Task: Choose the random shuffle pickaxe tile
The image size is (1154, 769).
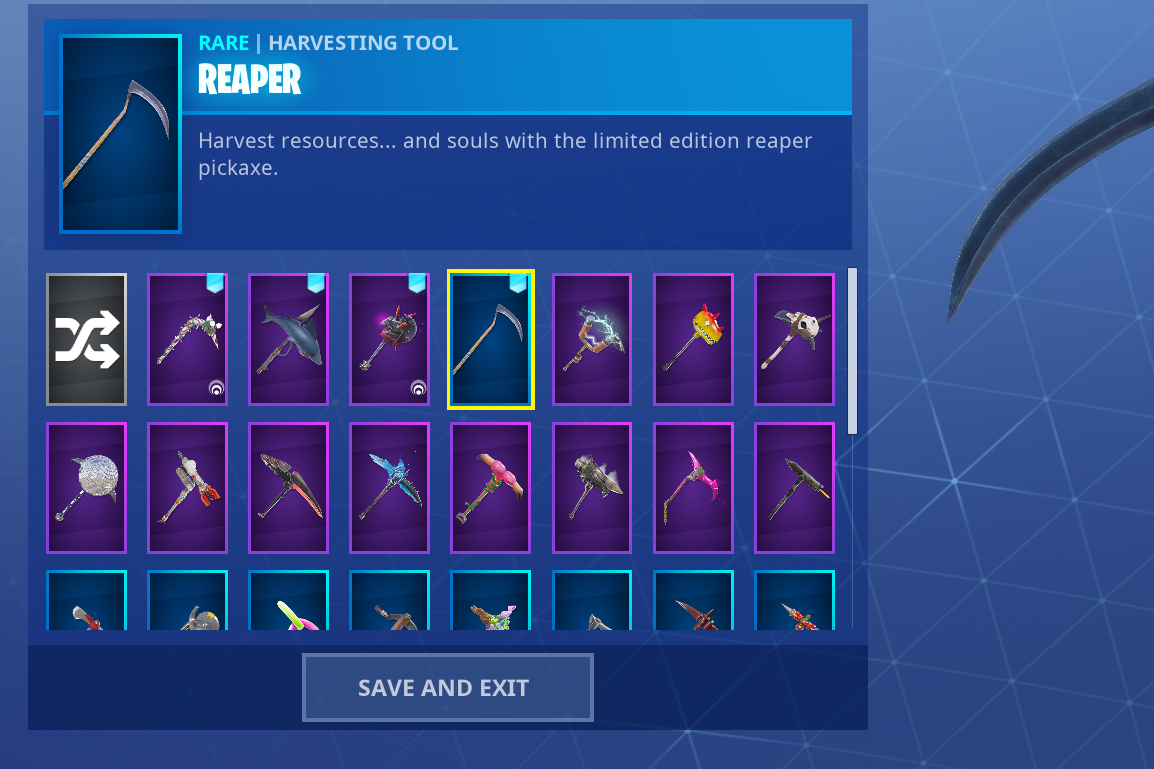Action: (x=86, y=339)
